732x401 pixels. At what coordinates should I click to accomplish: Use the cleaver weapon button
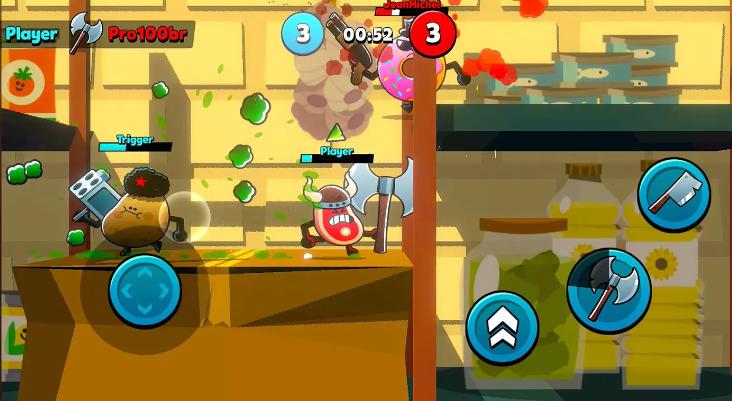[x=673, y=195]
